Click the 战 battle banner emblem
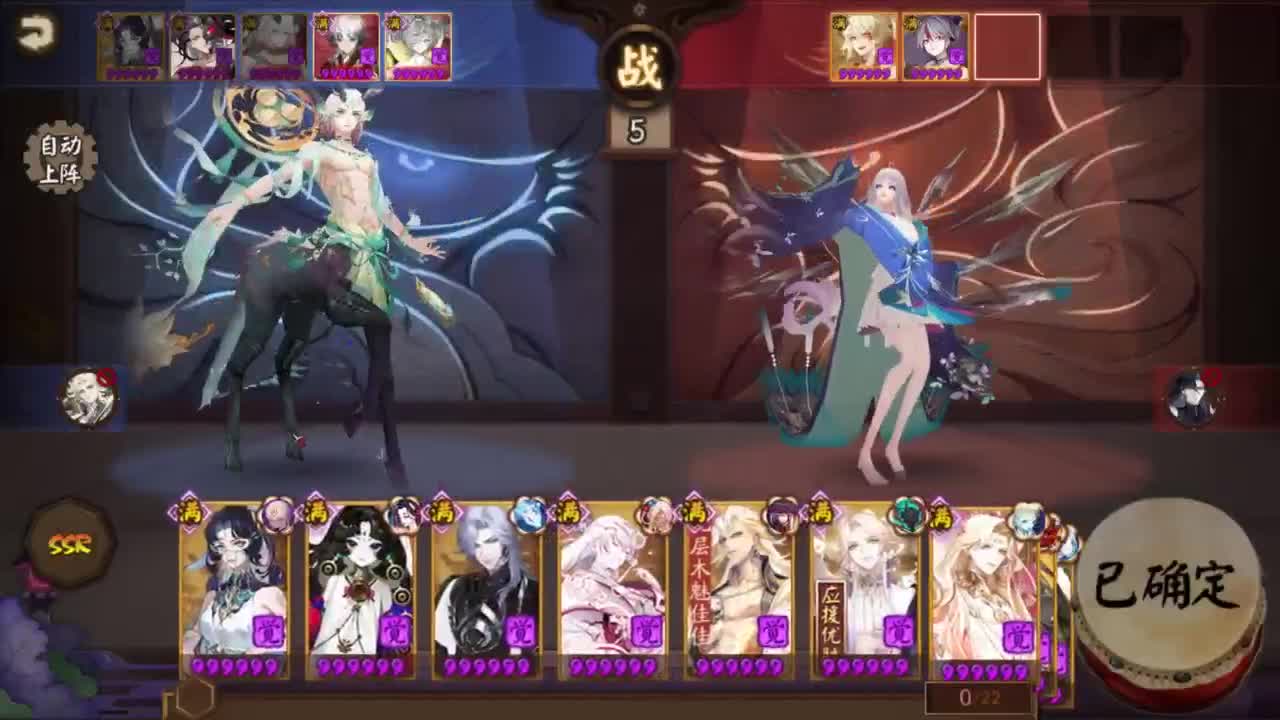The image size is (1280, 720). tap(640, 65)
